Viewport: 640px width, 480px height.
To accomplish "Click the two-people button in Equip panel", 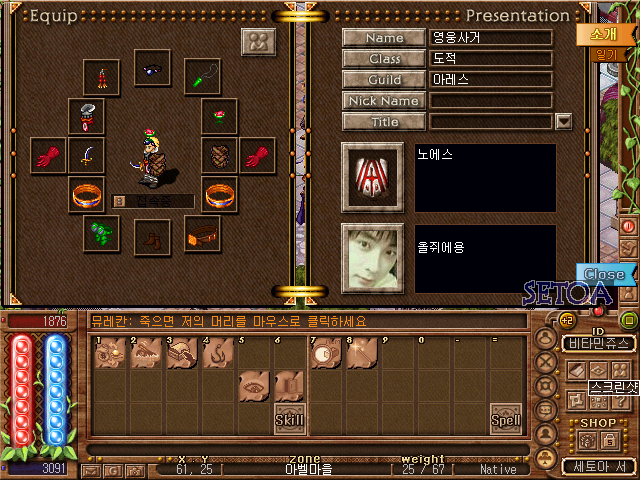I will (x=259, y=43).
